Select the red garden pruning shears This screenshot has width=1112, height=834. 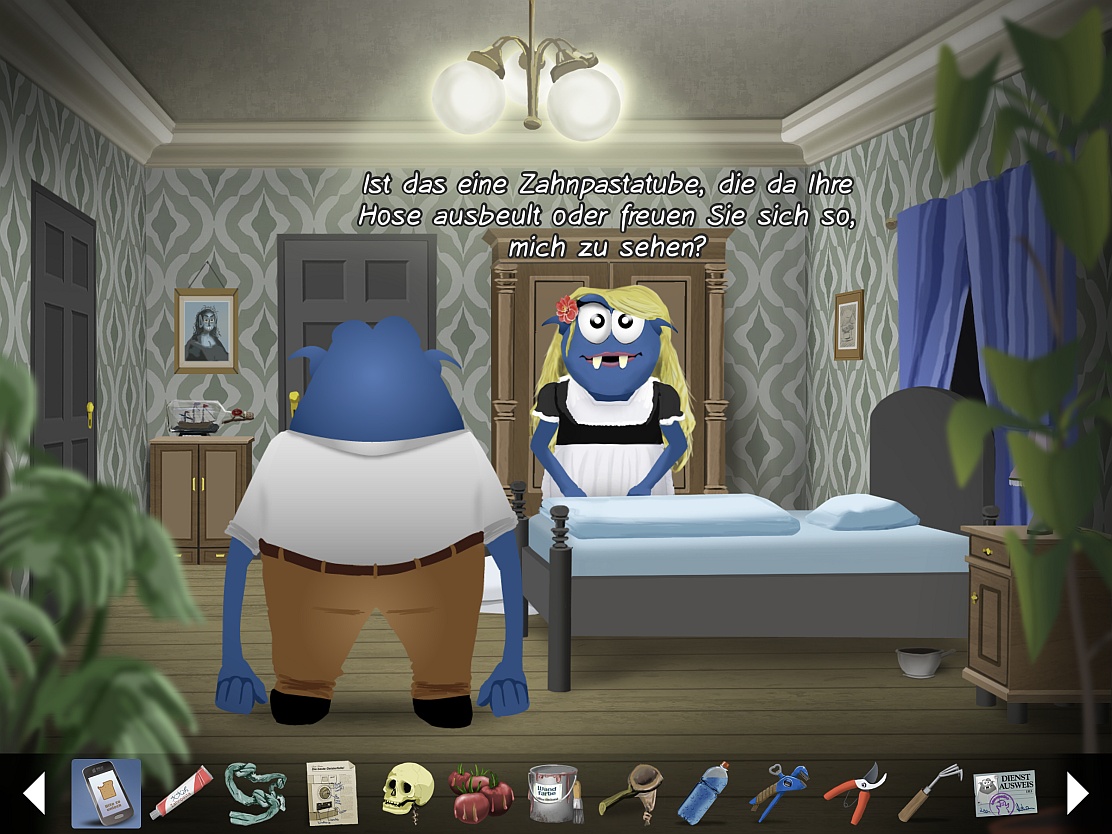click(855, 793)
